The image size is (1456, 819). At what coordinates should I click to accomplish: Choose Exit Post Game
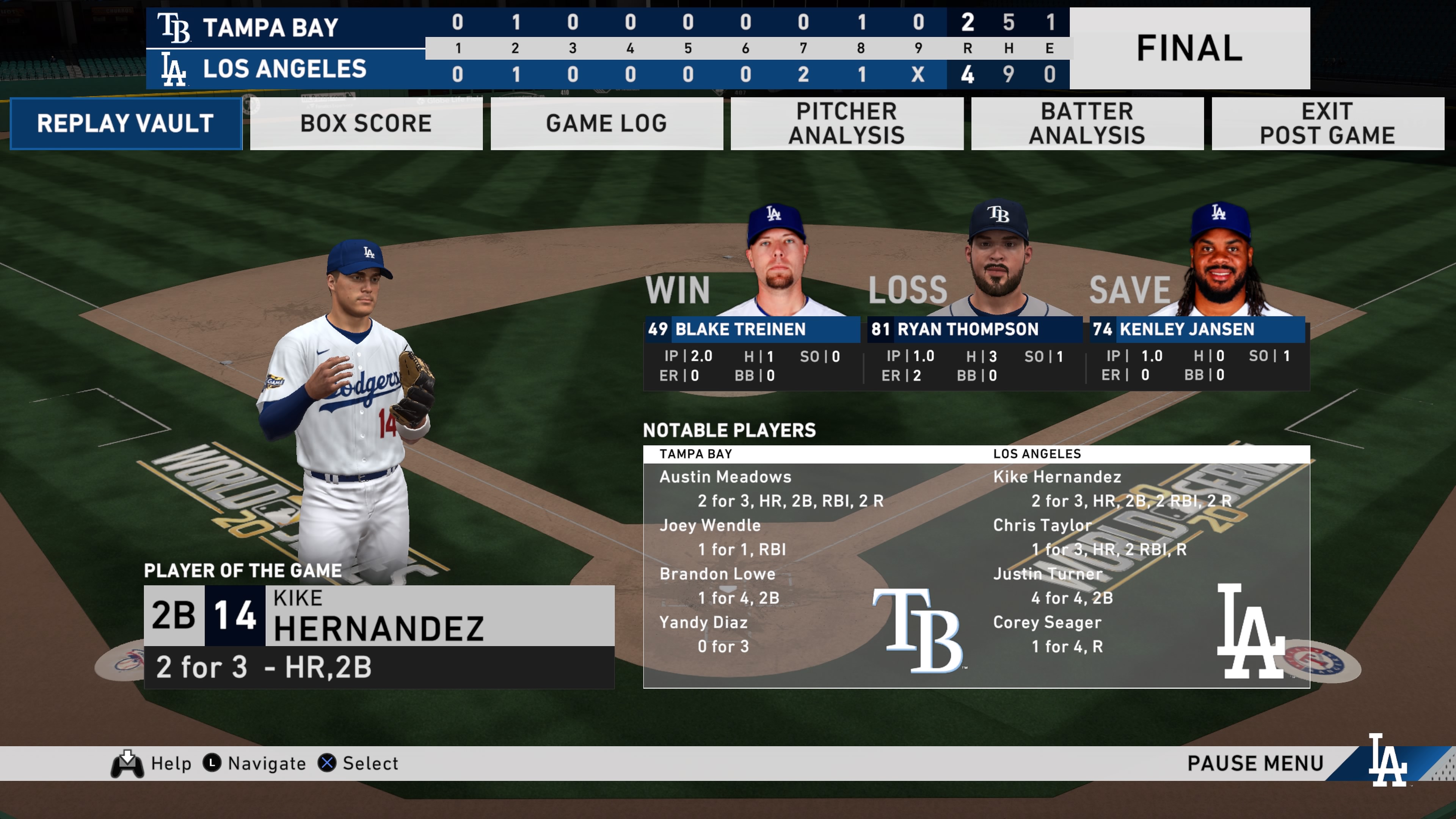(1328, 123)
